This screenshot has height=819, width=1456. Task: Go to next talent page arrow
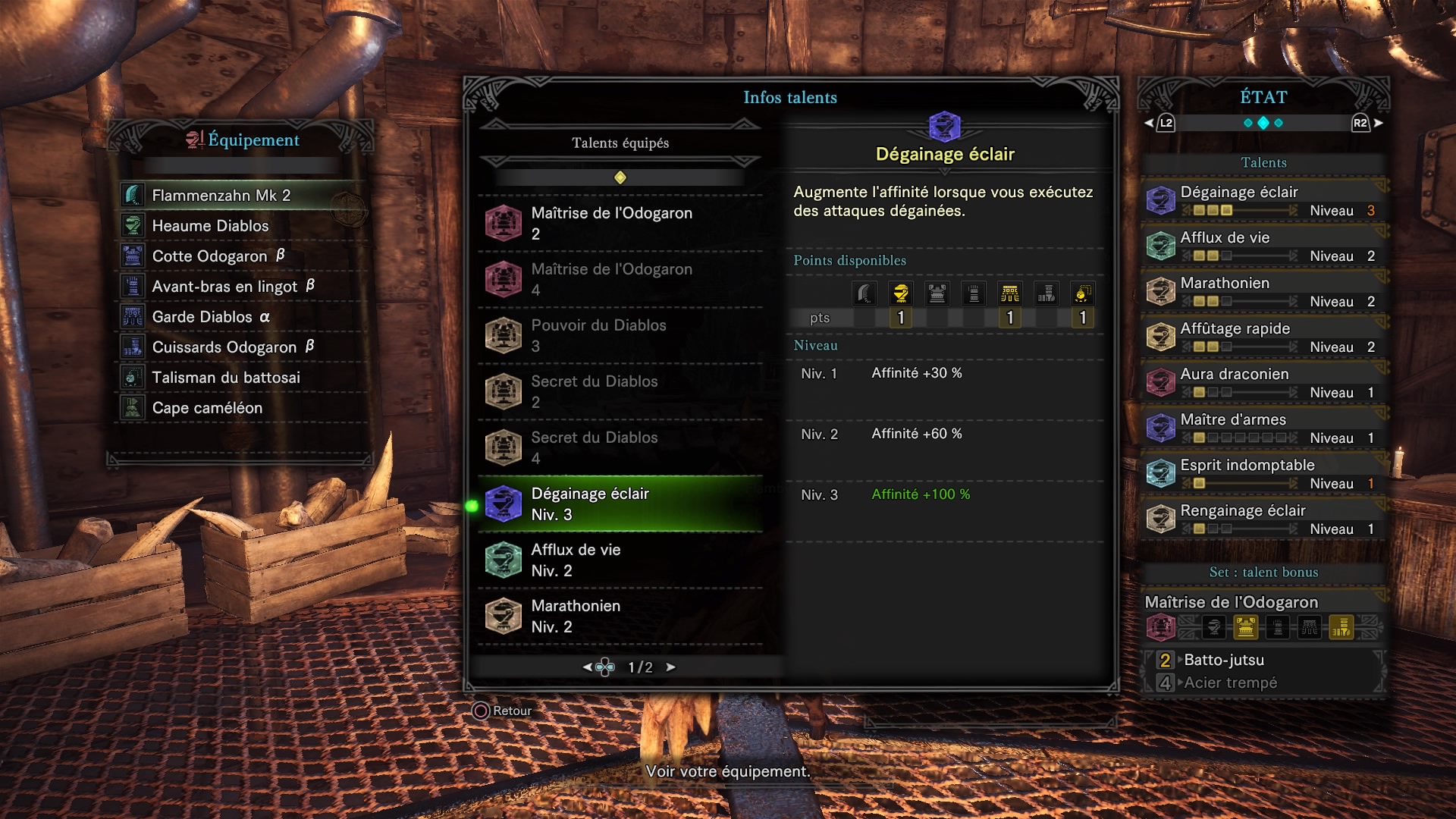[670, 667]
